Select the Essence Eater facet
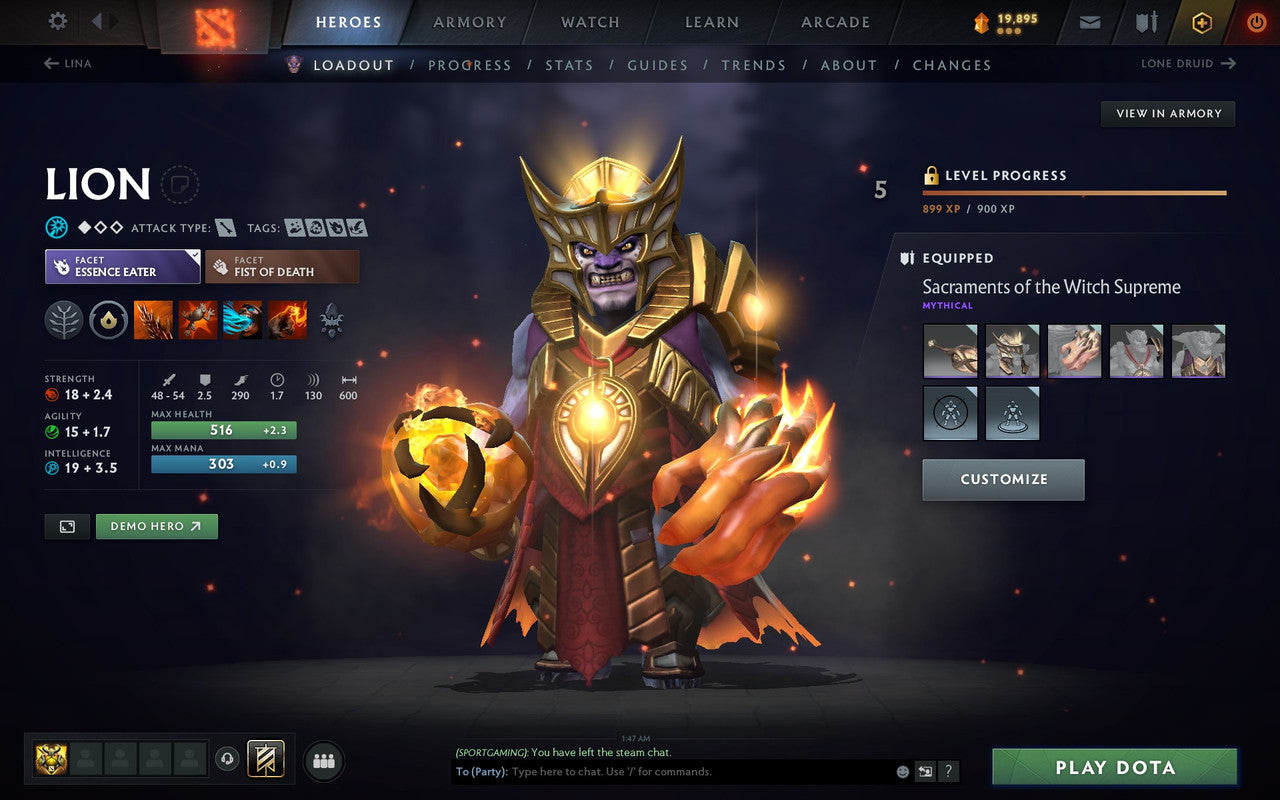 (x=121, y=266)
